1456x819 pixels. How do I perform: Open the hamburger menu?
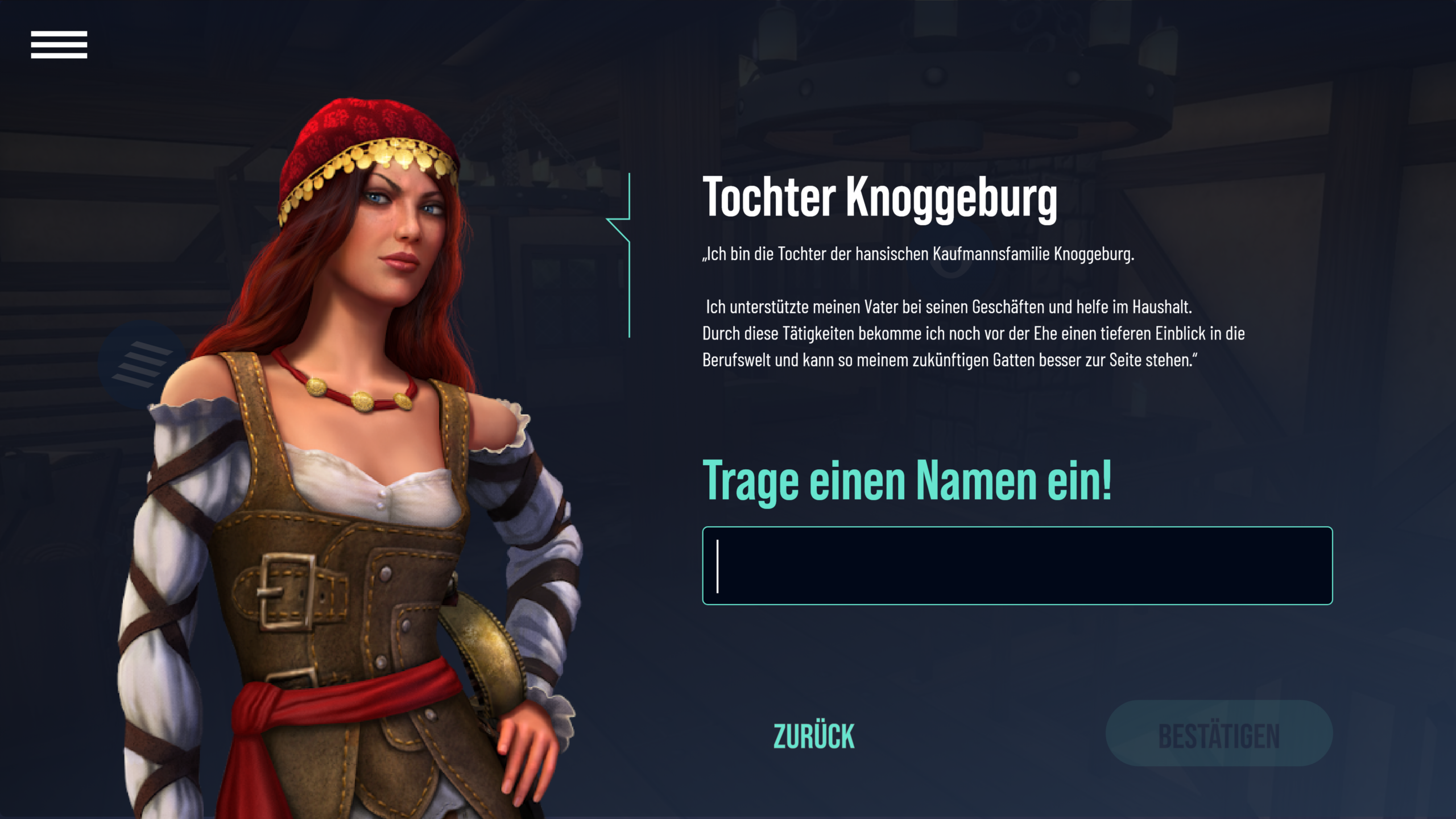click(59, 45)
